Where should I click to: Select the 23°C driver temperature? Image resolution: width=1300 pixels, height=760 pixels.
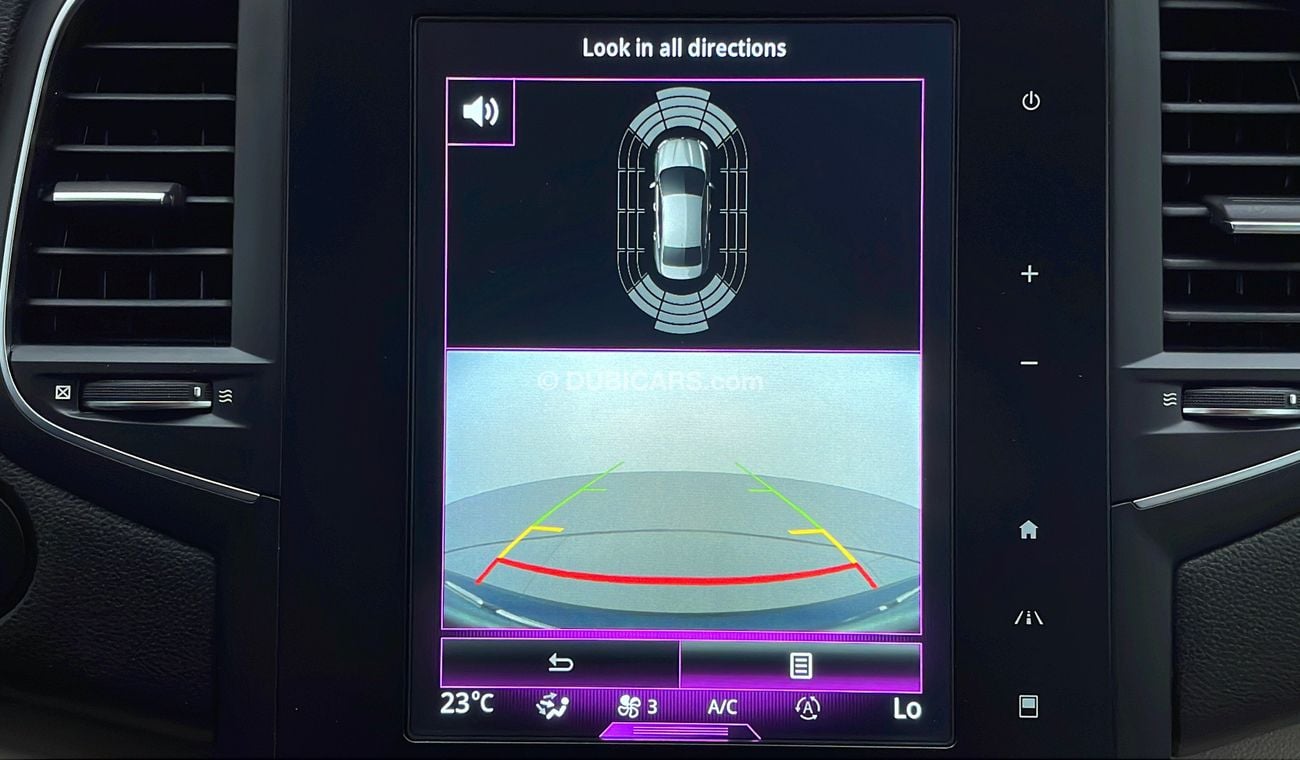[467, 704]
